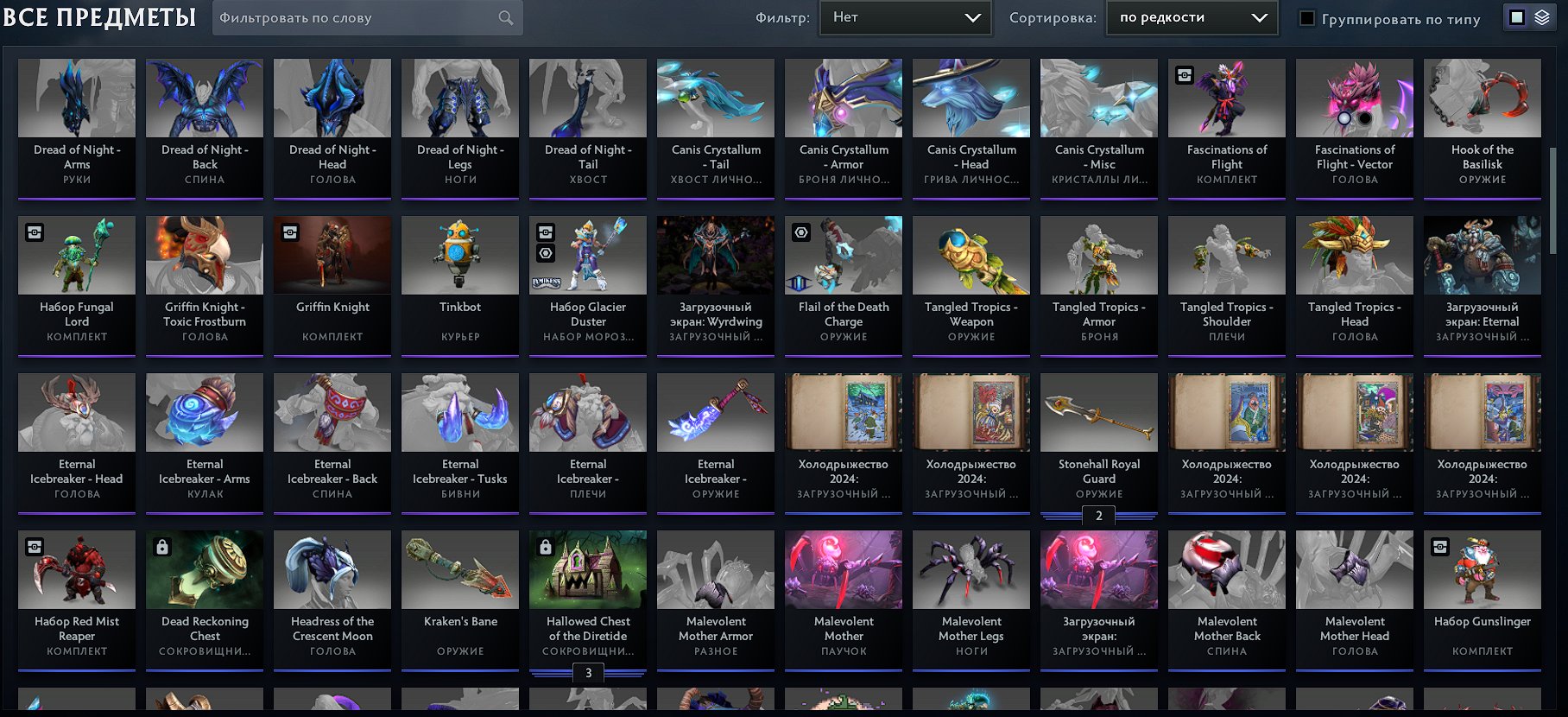Click the camera icon on Набор Fungal Lord
Viewport: 1568px width, 717px height.
tap(33, 232)
